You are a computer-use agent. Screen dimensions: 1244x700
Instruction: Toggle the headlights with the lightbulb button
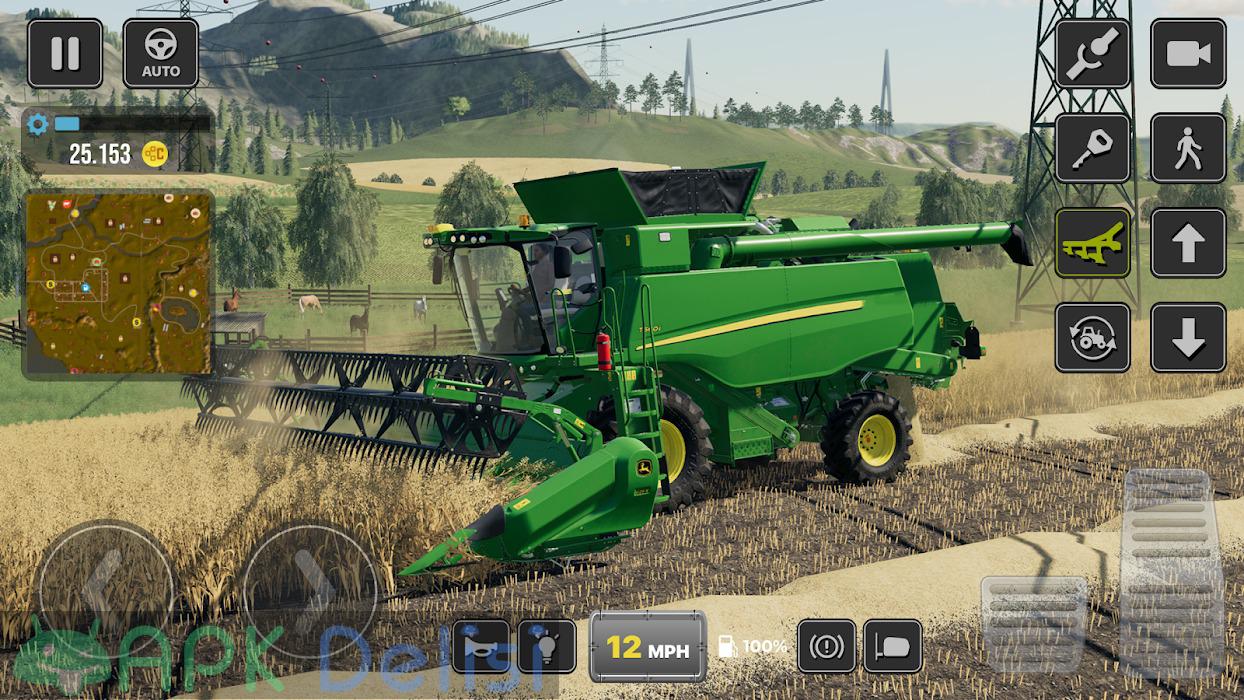[546, 647]
